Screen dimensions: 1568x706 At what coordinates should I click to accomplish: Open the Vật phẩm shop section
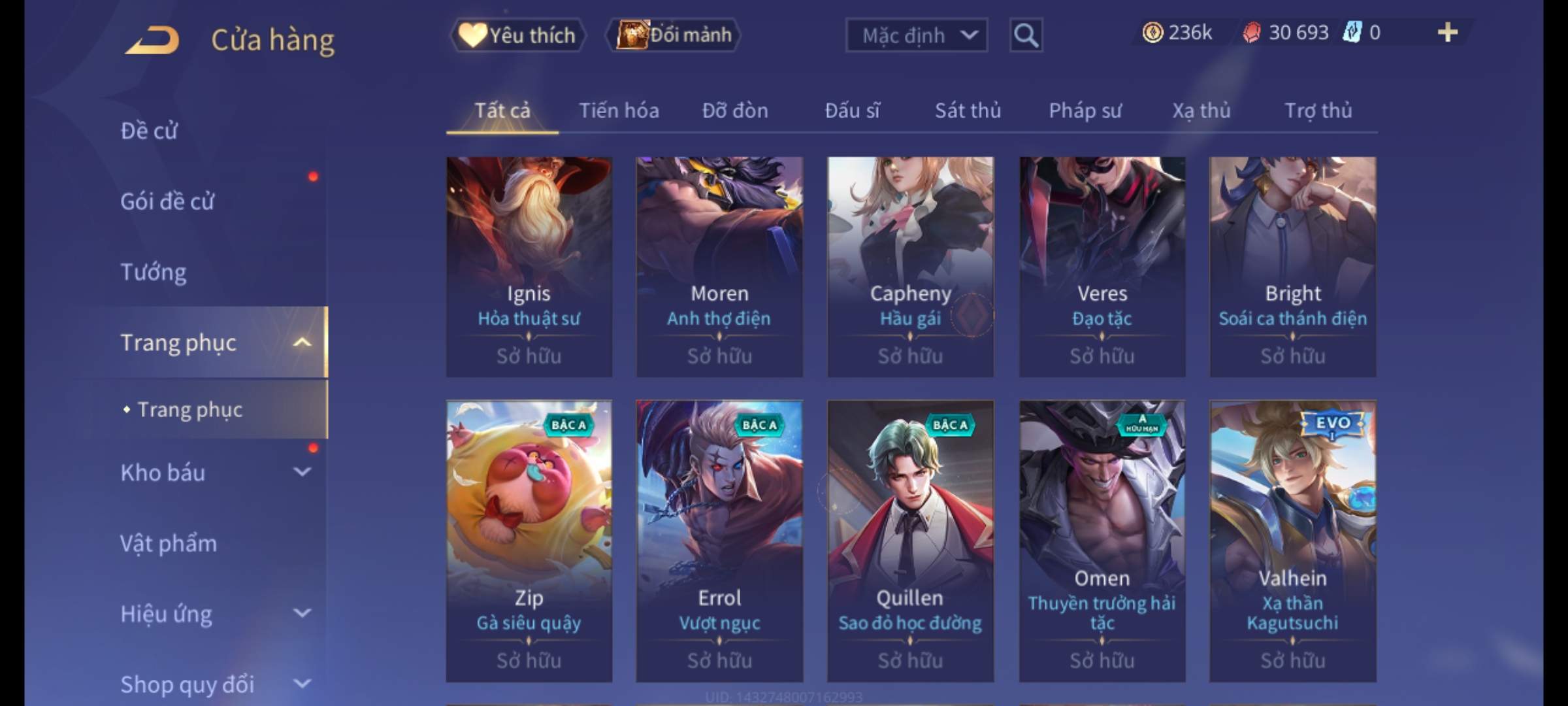(169, 543)
